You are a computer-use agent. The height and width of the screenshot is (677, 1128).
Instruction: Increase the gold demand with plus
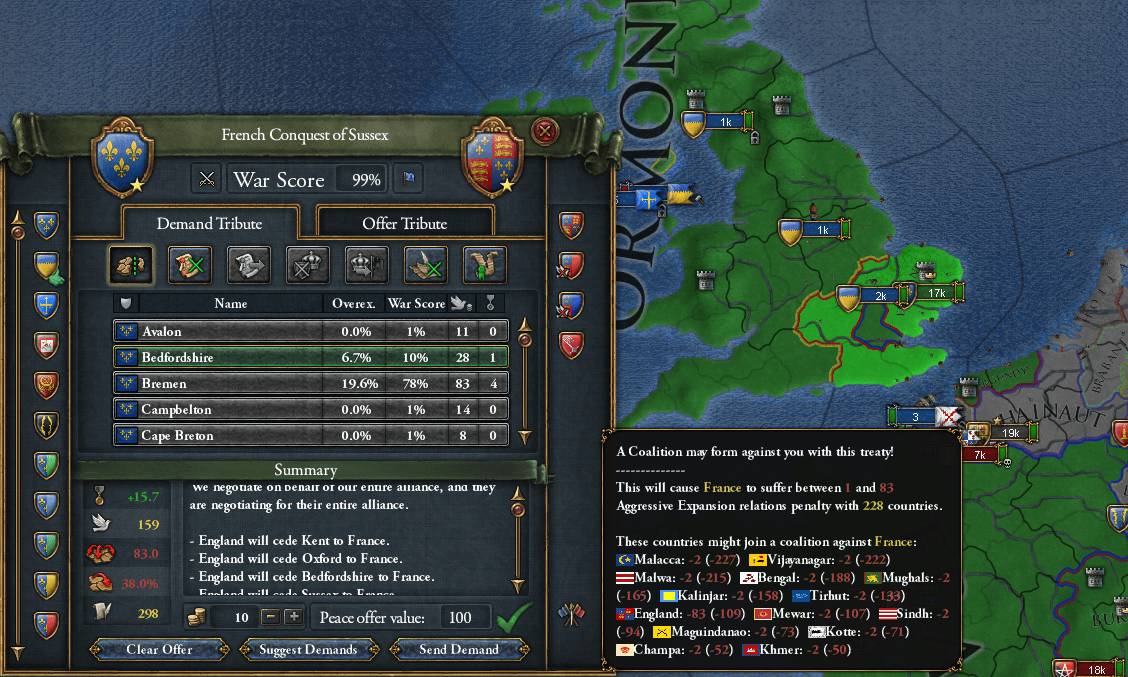pyautogui.click(x=293, y=617)
